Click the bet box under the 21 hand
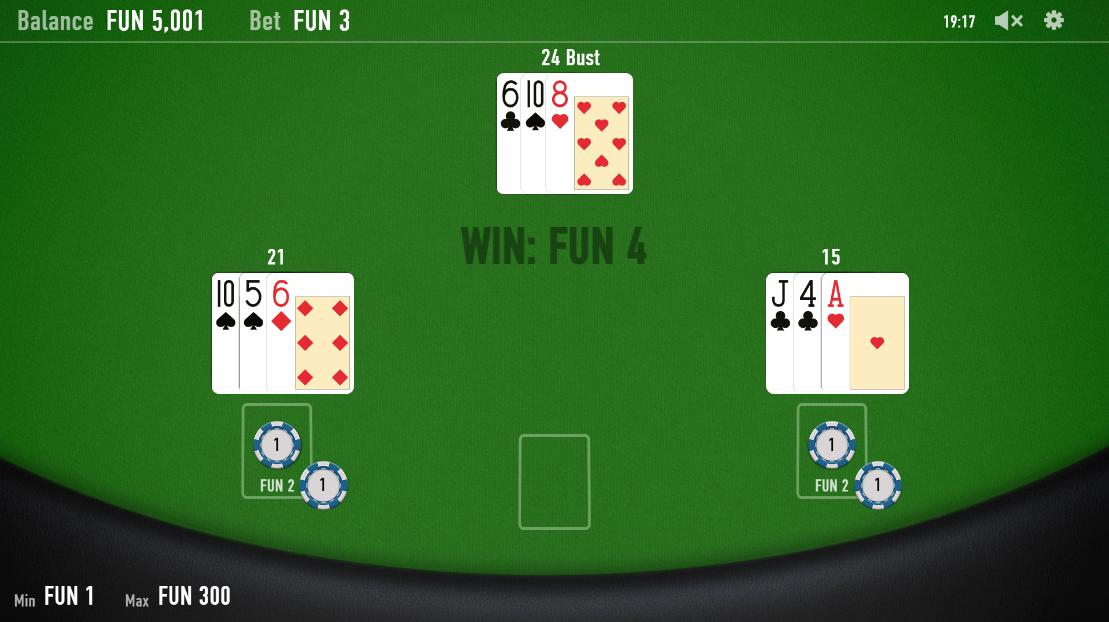 pos(277,450)
